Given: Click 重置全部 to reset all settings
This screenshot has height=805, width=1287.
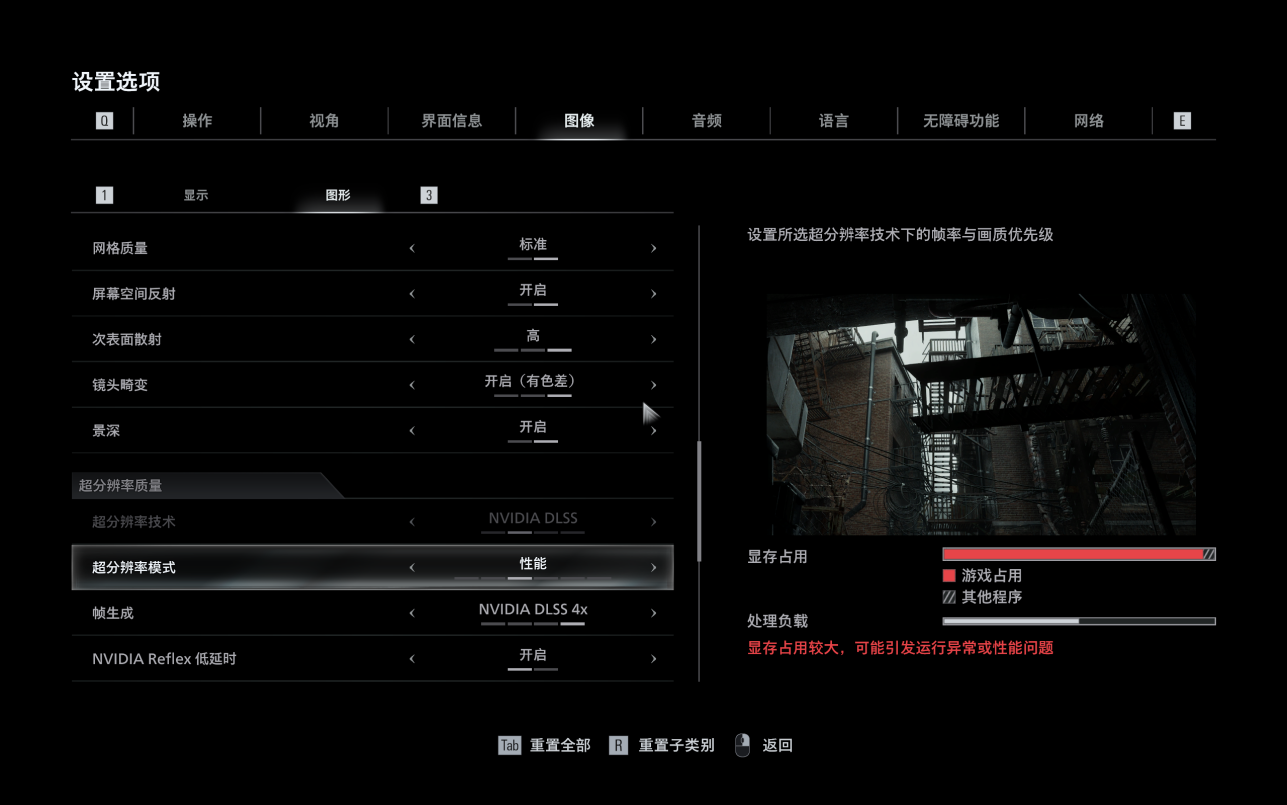Looking at the screenshot, I should click(x=557, y=745).
